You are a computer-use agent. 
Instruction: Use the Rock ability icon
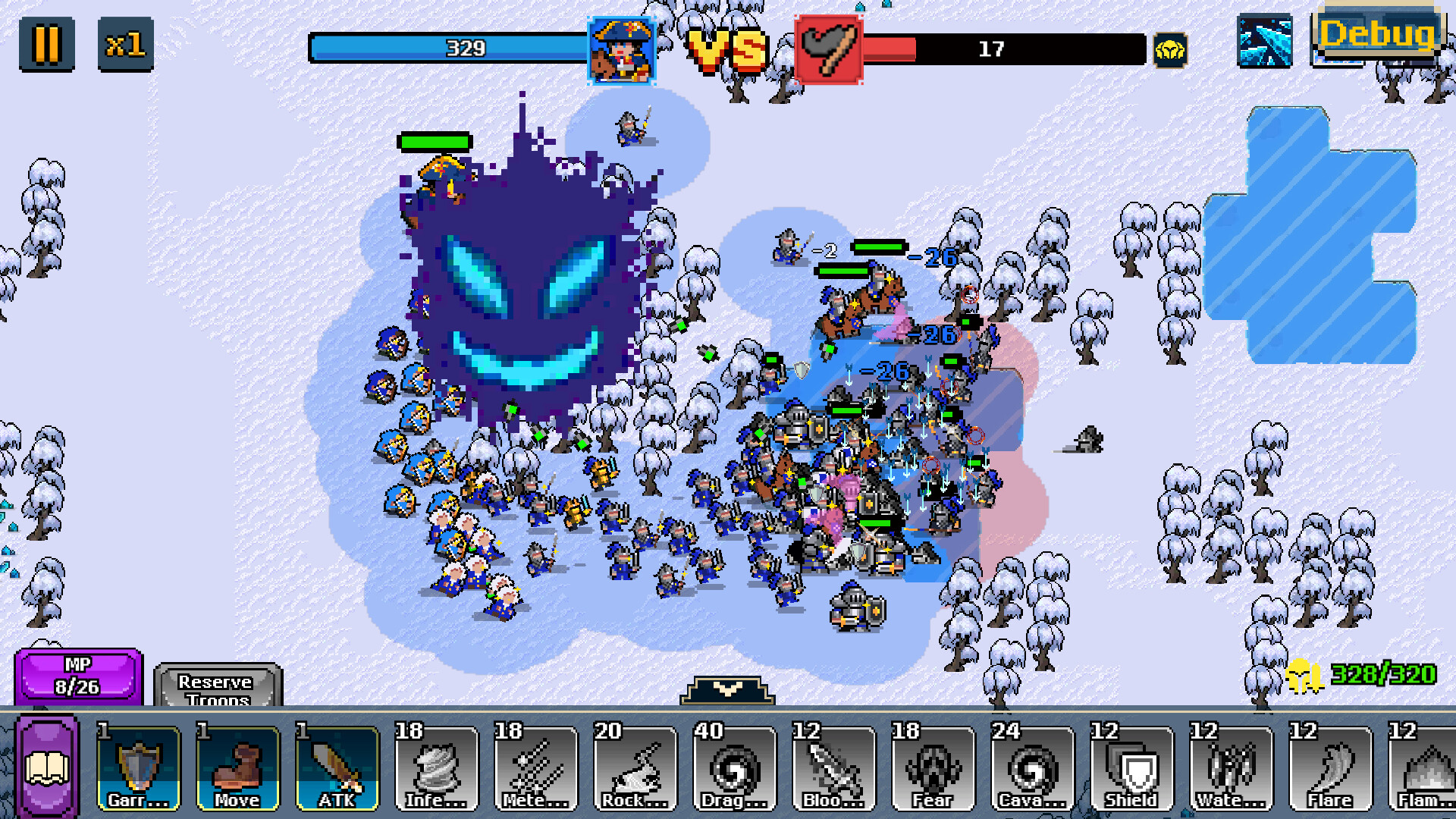tap(635, 769)
